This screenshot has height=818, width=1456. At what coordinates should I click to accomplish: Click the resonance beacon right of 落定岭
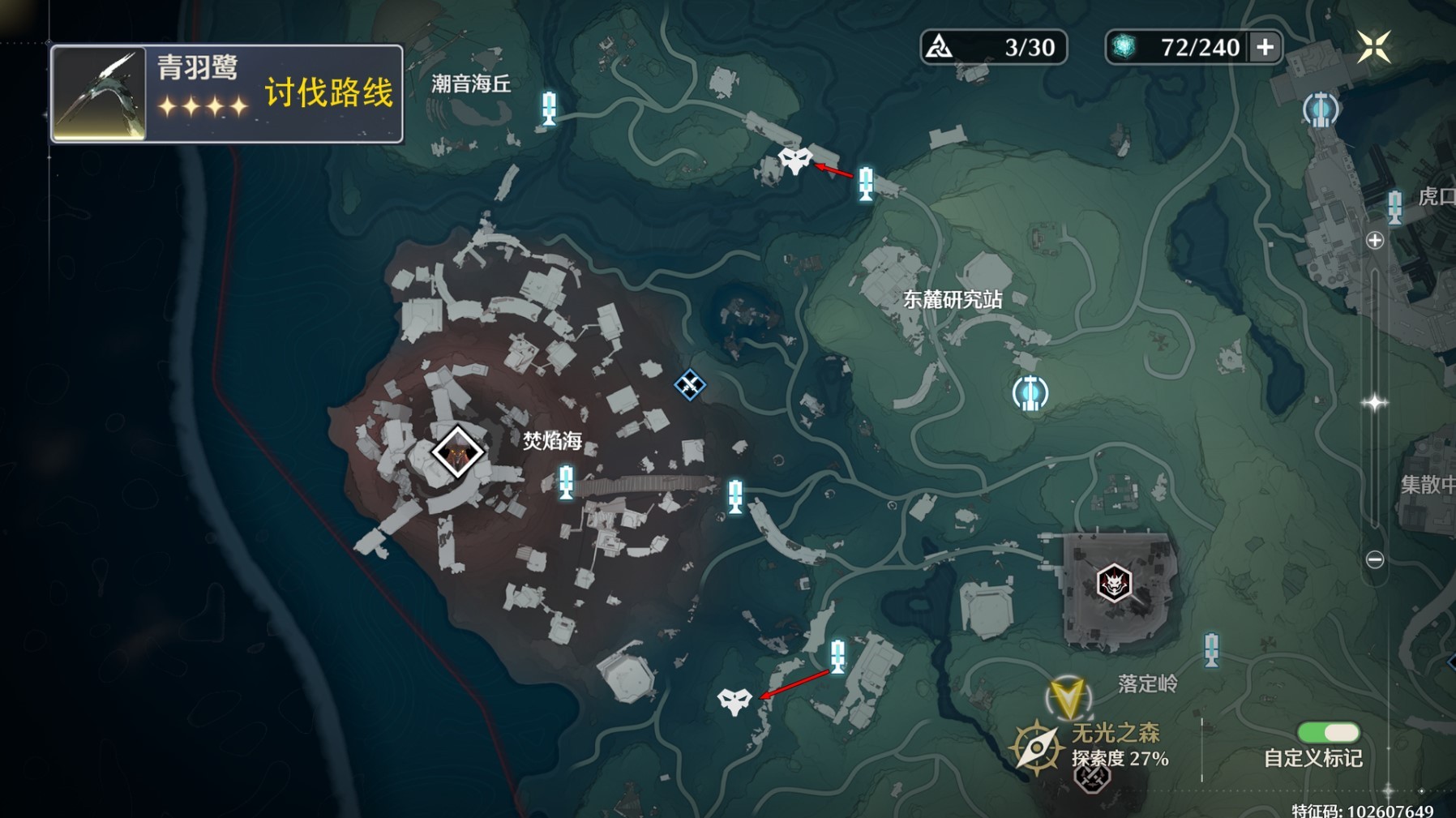coord(1211,651)
